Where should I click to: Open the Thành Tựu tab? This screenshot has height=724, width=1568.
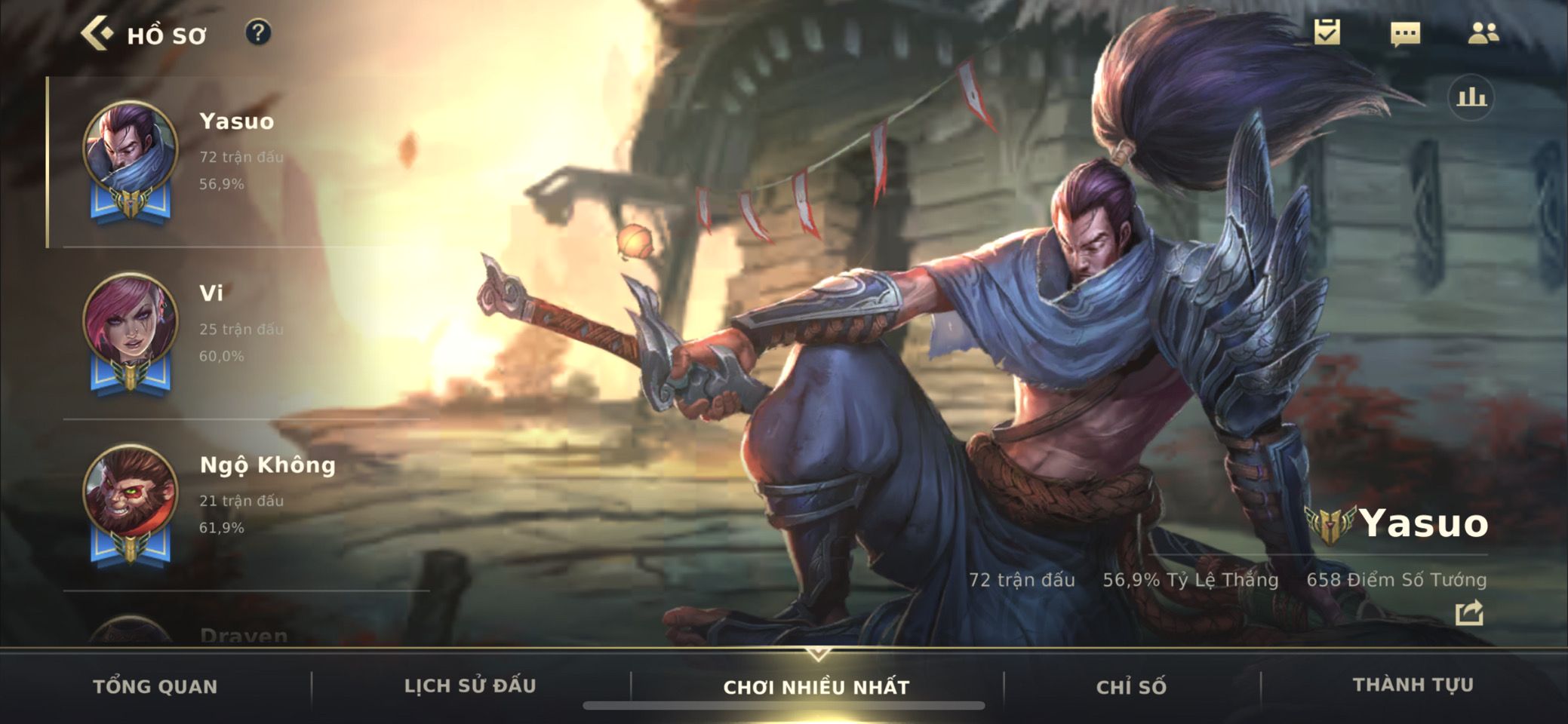pyautogui.click(x=1413, y=685)
